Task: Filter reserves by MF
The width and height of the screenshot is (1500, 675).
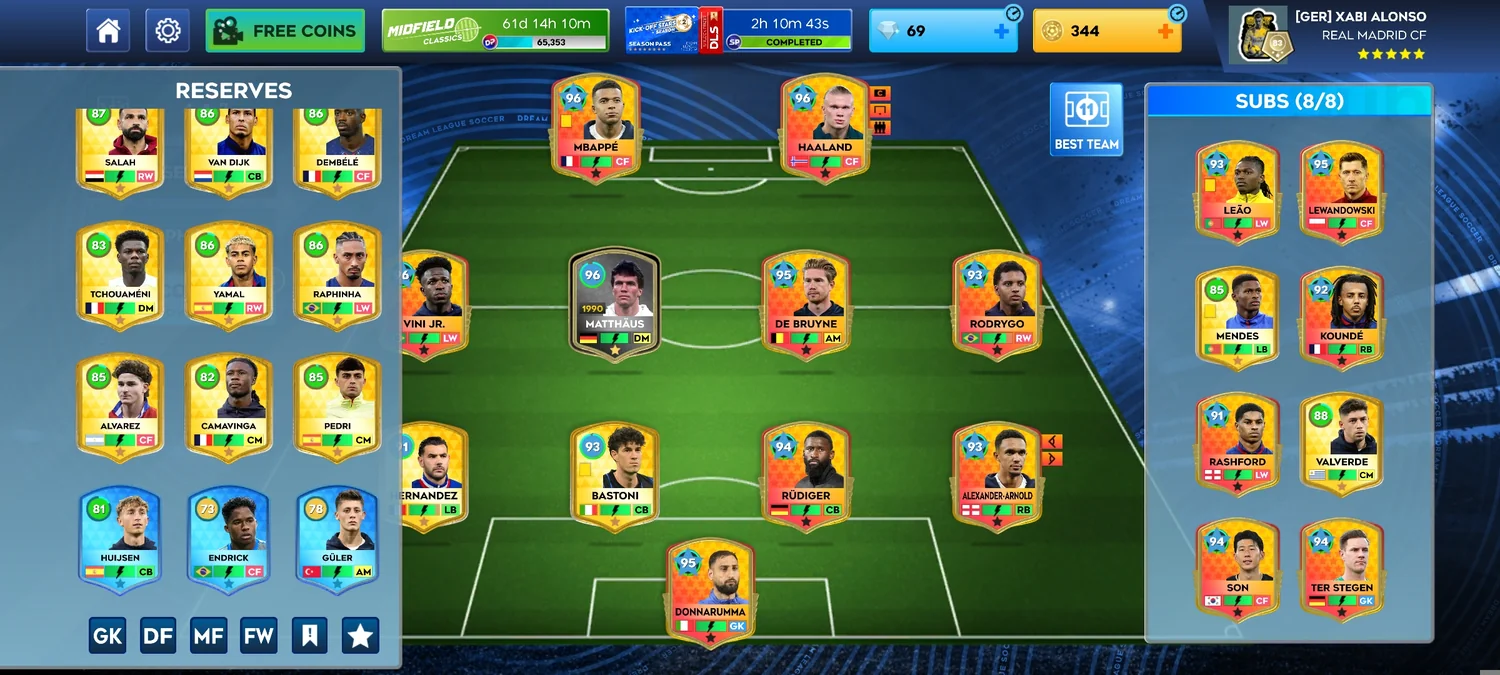Action: pos(208,635)
